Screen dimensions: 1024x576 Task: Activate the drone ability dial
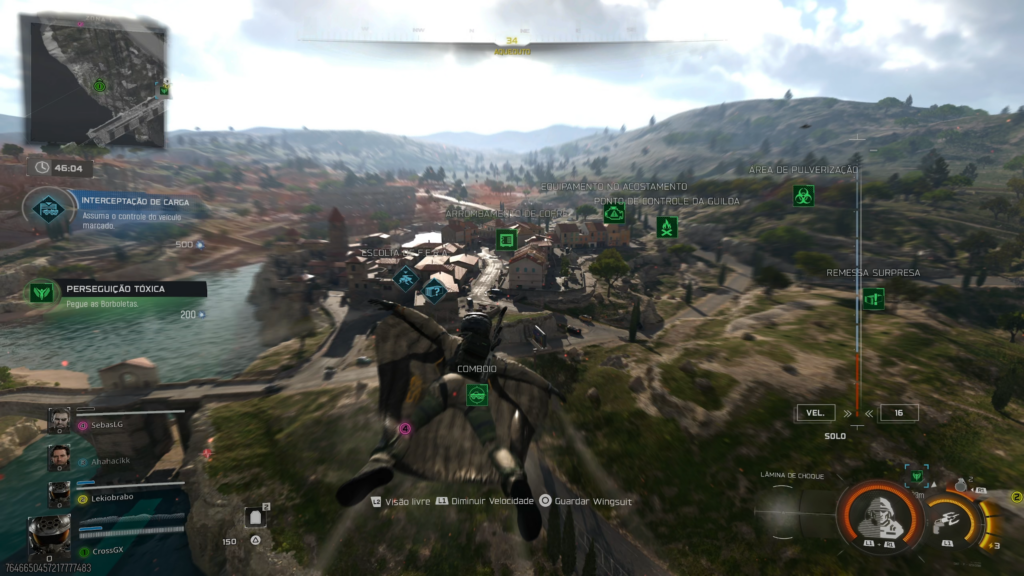pyautogui.click(x=944, y=519)
